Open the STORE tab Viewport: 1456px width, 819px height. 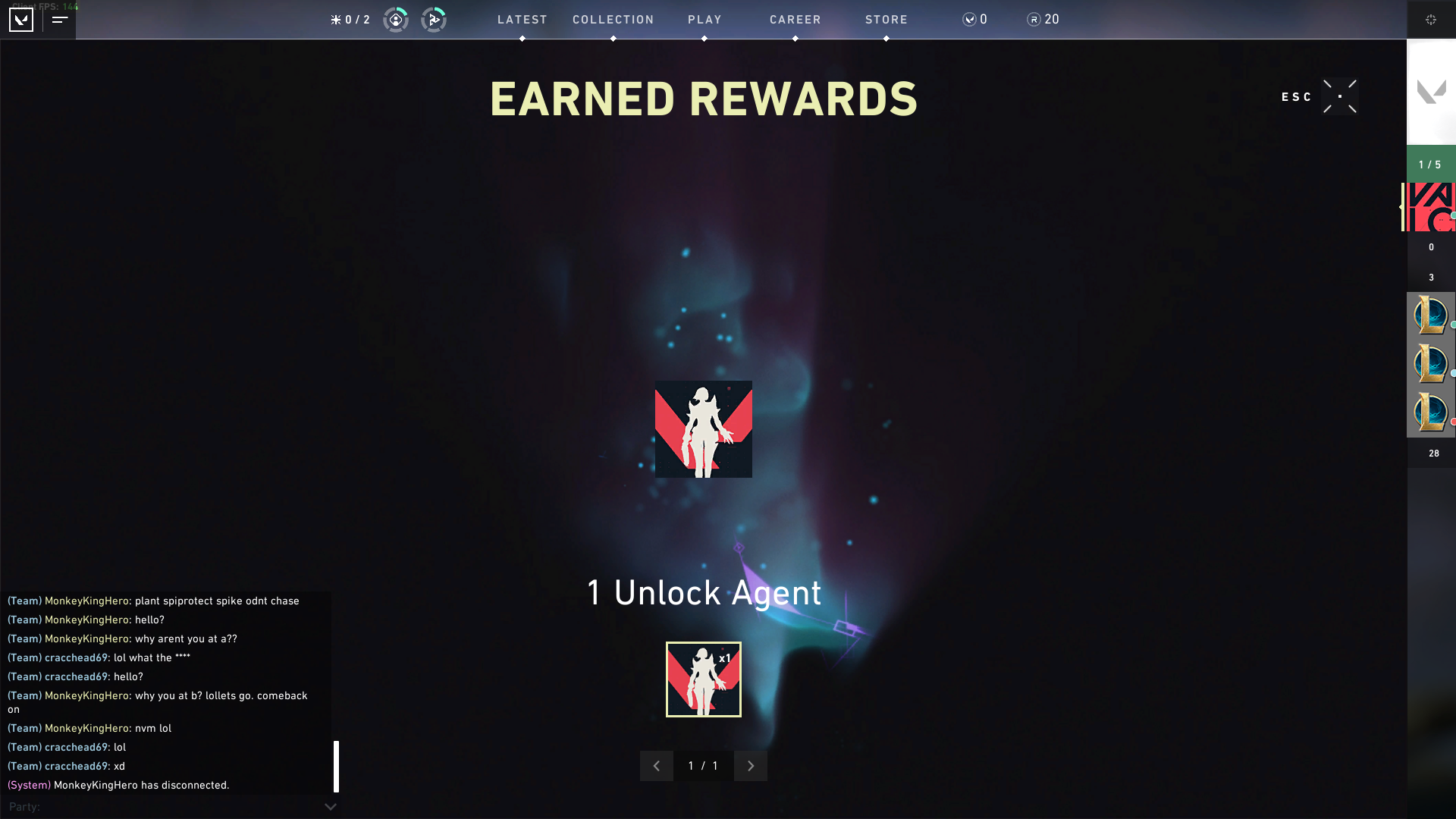(886, 20)
